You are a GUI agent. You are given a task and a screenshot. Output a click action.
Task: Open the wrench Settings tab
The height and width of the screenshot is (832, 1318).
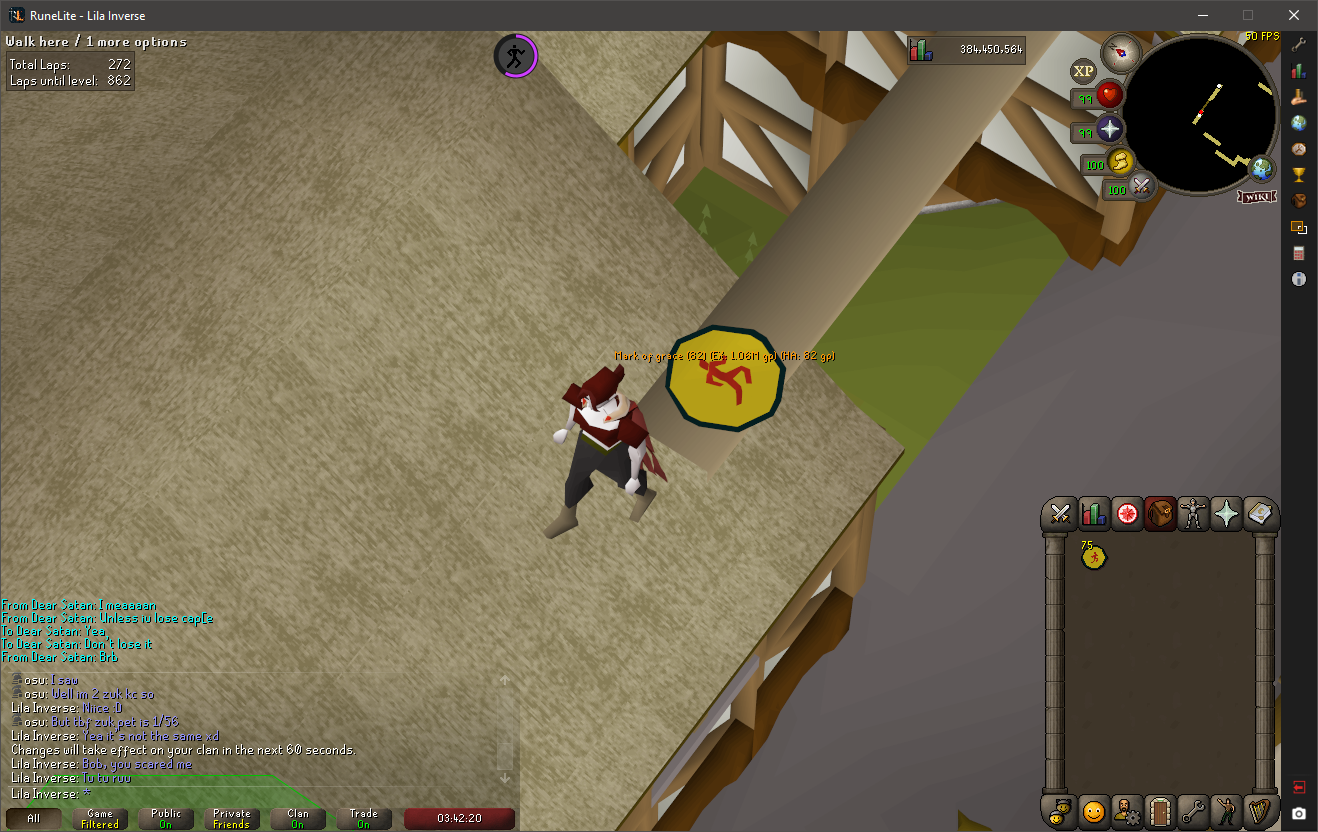tap(1193, 811)
